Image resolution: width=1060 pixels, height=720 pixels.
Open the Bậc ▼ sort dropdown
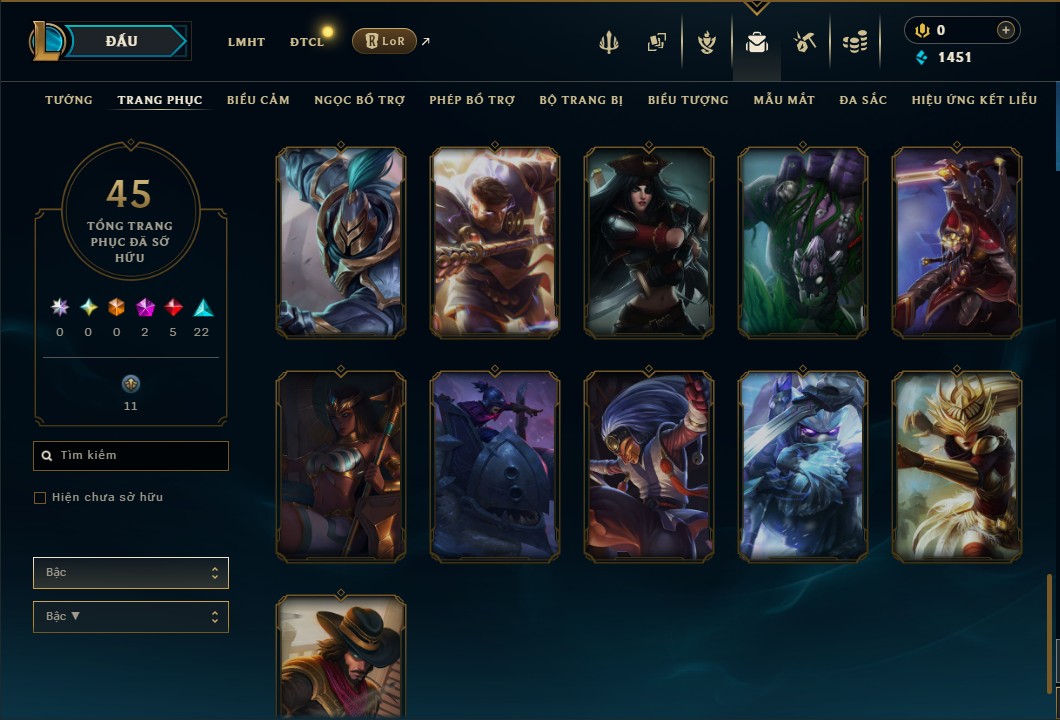point(131,617)
